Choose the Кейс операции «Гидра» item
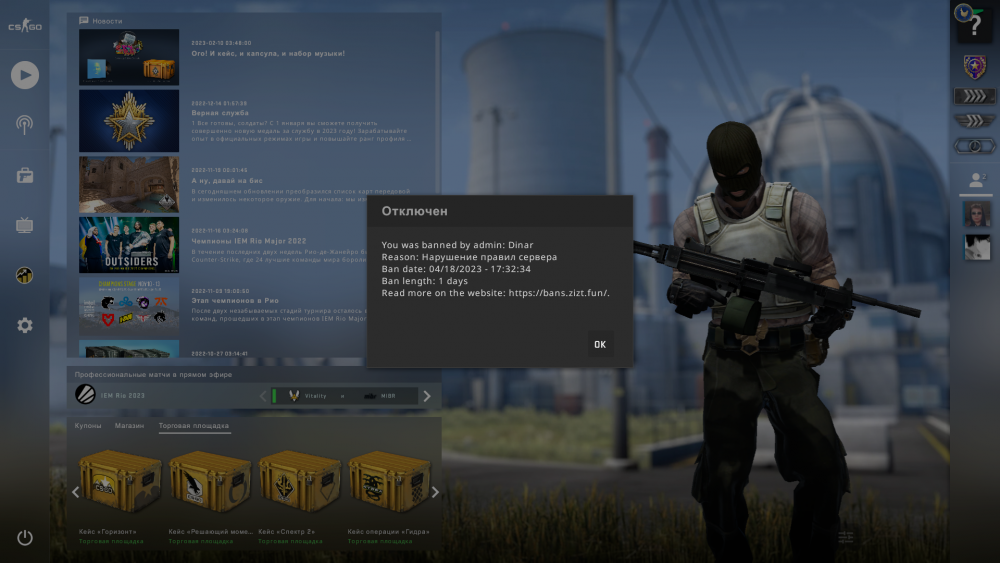Viewport: 1000px width, 563px height. [x=389, y=485]
